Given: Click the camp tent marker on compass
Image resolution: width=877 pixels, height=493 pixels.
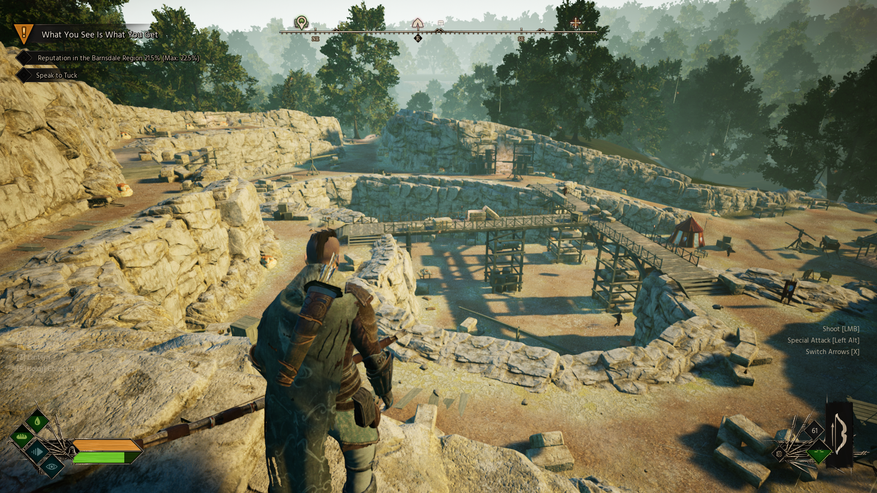Looking at the screenshot, I should (417, 22).
